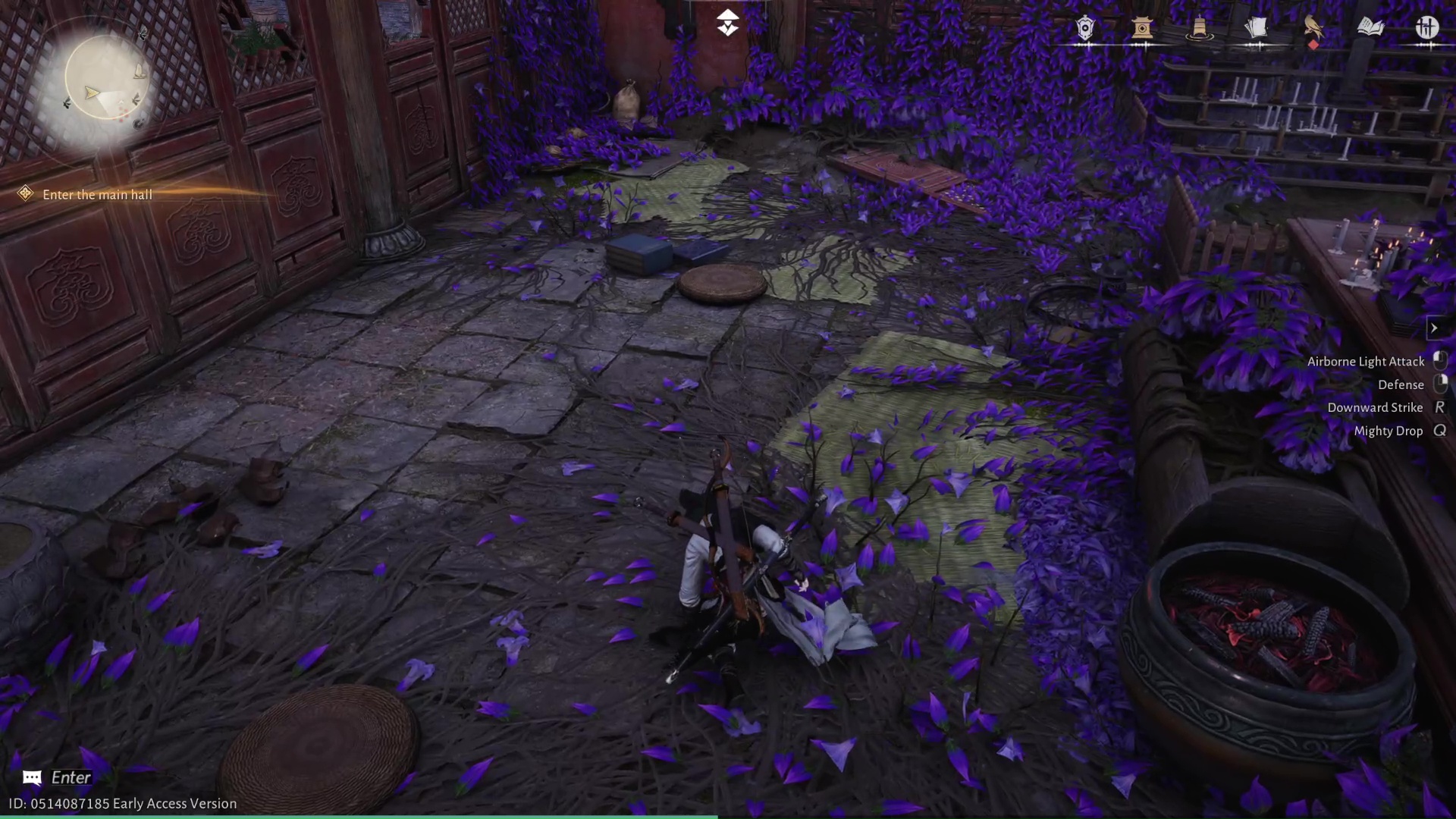
Task: Select the Downward Strike R skill entry
Action: pyautogui.click(x=1376, y=407)
